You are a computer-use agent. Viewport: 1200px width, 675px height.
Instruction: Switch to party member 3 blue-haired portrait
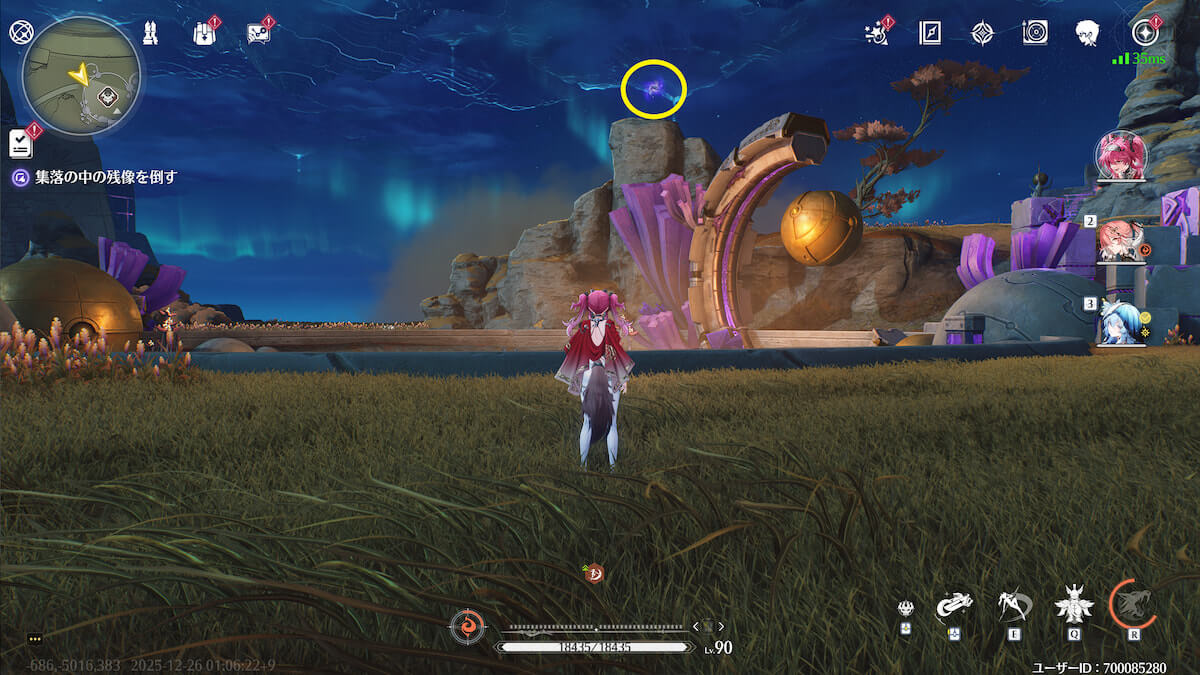click(1121, 322)
